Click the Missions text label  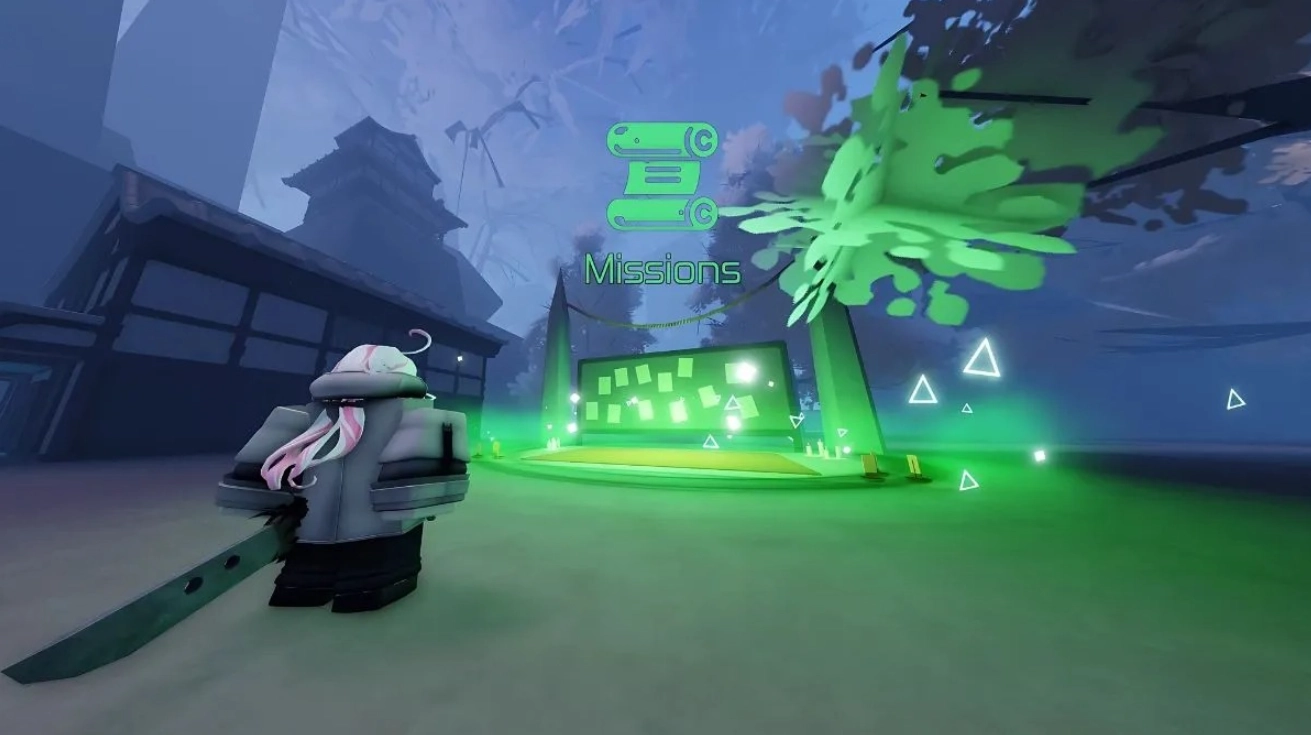pyautogui.click(x=663, y=267)
